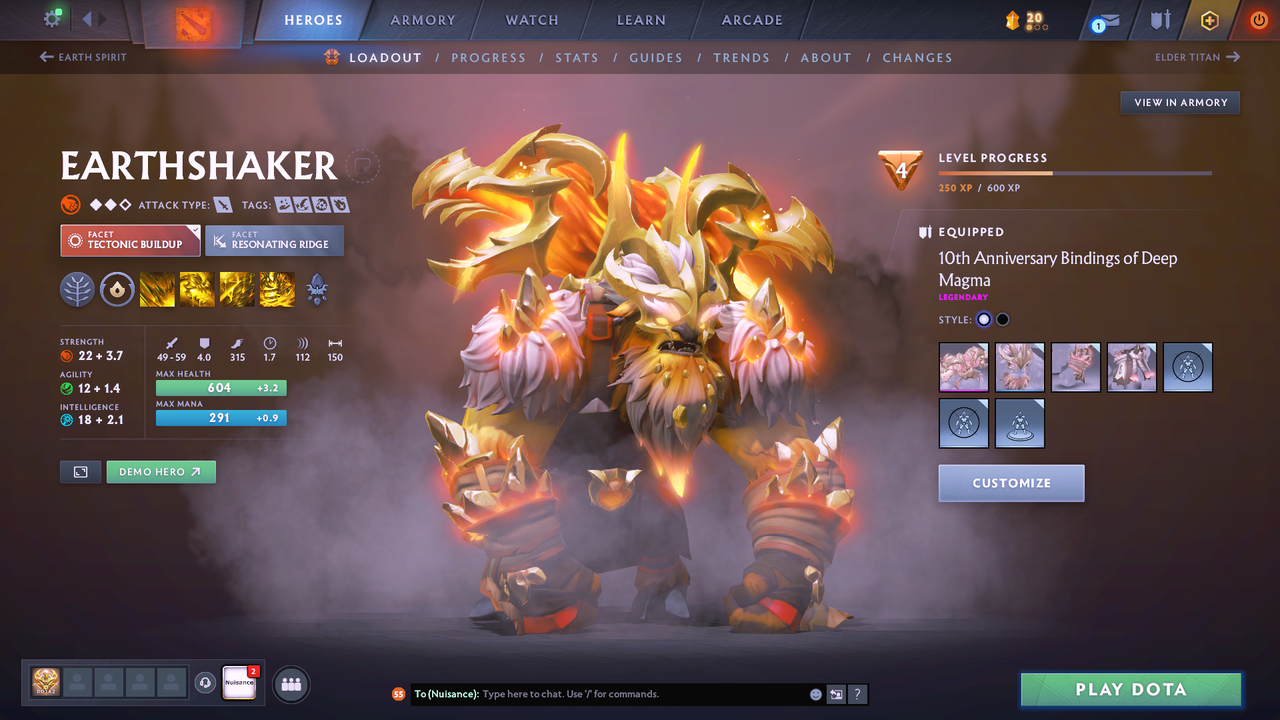Open the Guides tab

click(656, 58)
